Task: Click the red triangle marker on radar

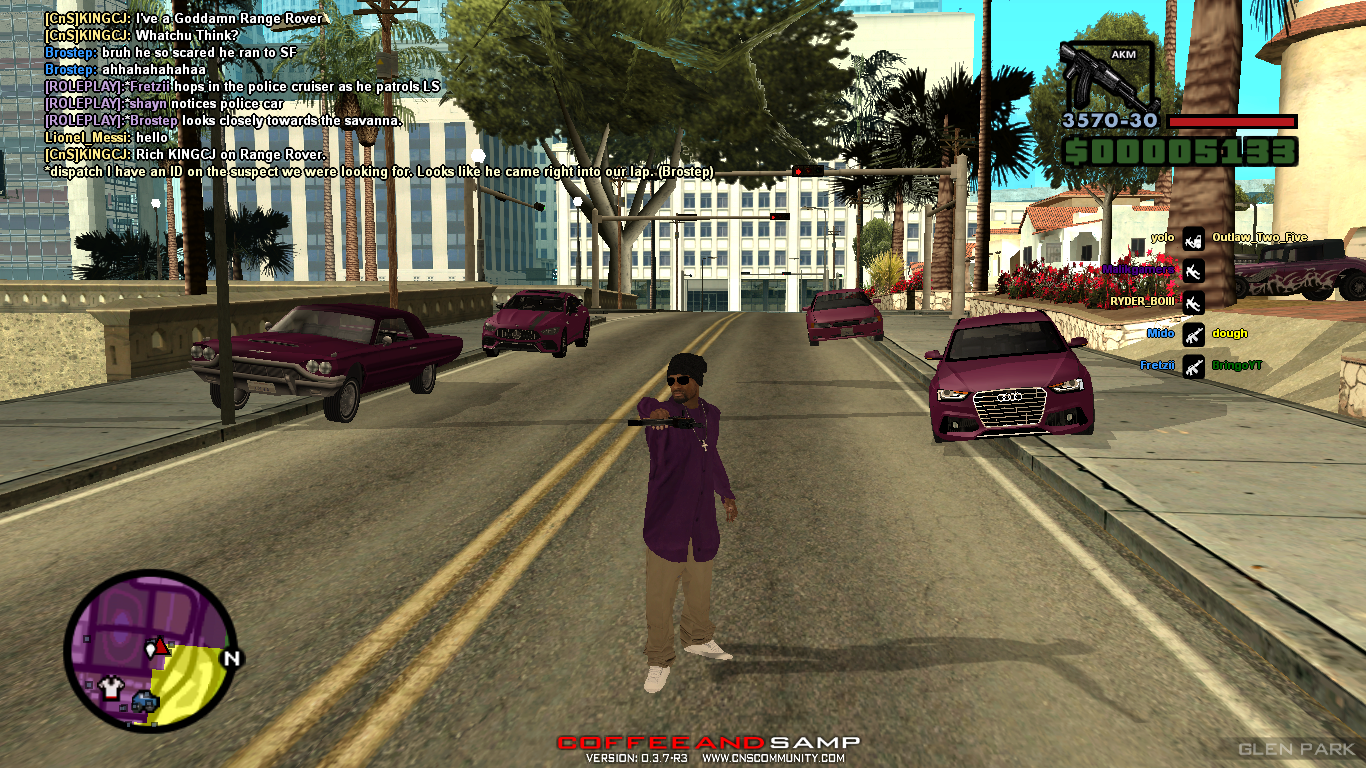Action: tap(161, 645)
